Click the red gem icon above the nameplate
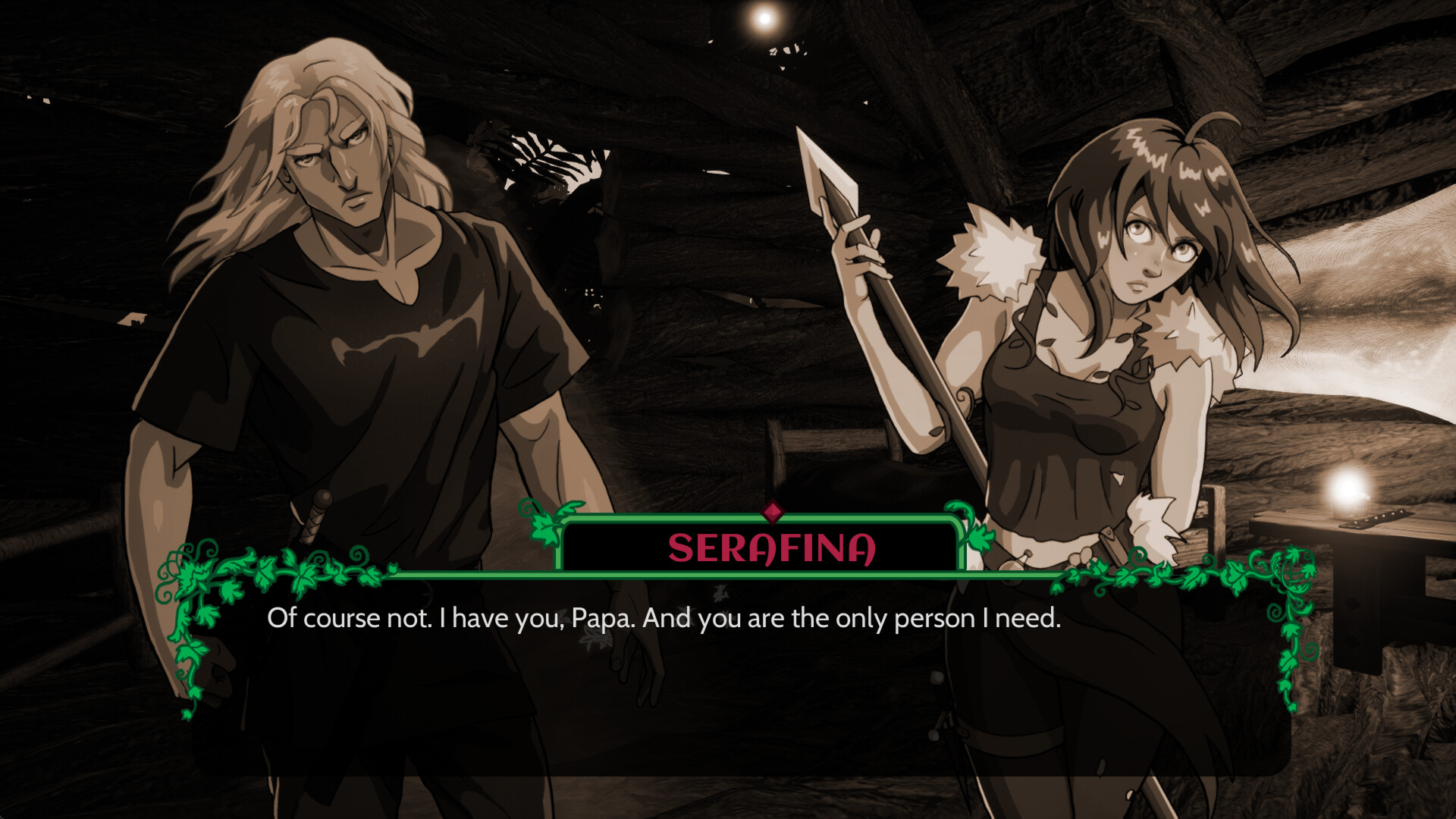 point(774,512)
